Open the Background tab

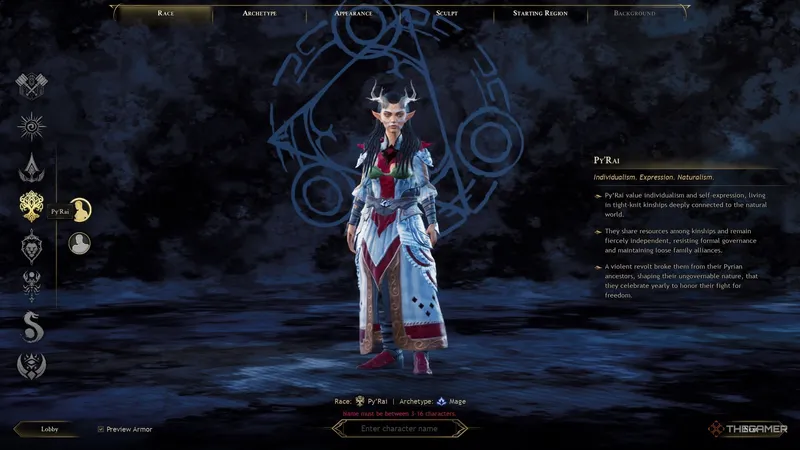pos(635,13)
